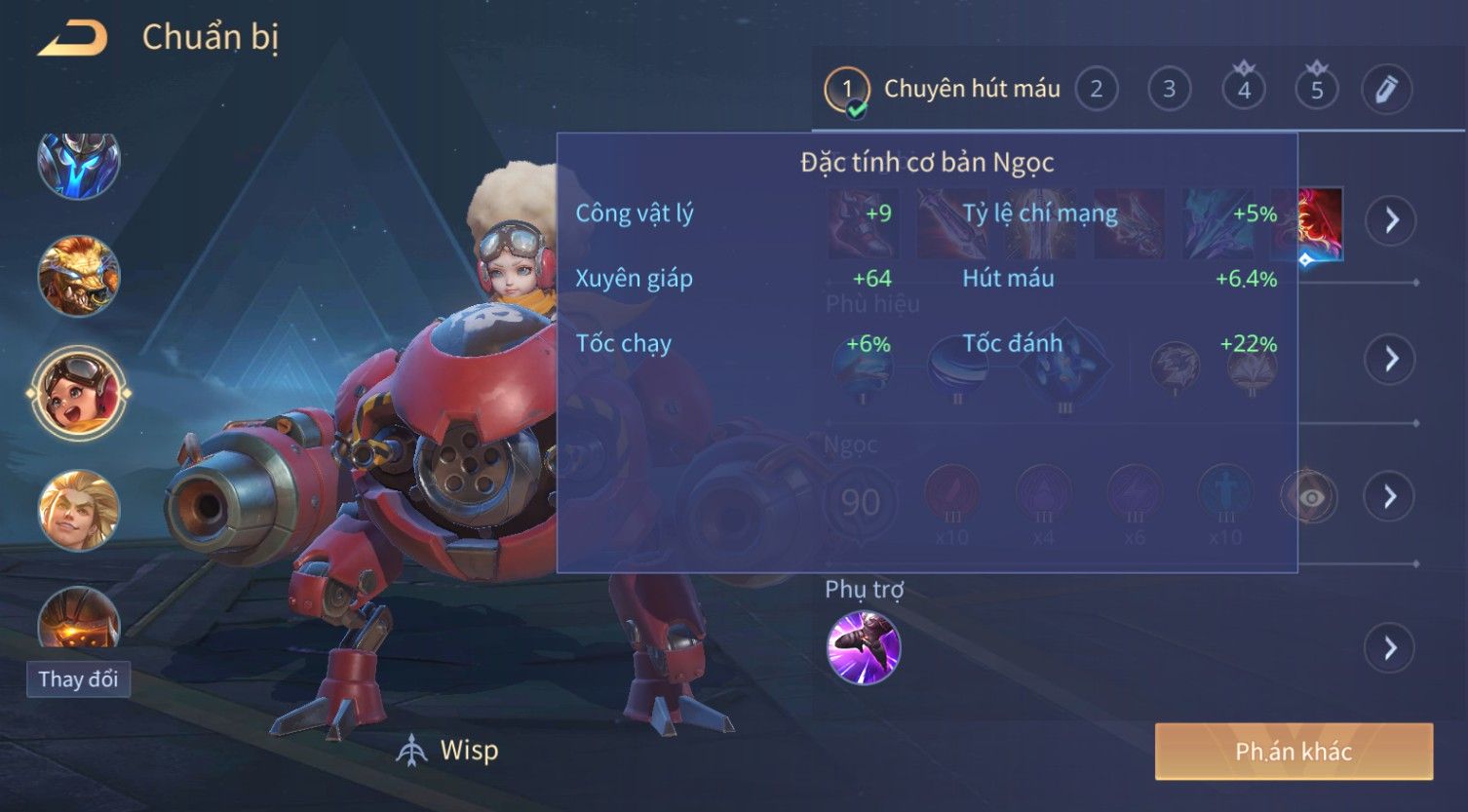Choose the blue armored hero portrait
The width and height of the screenshot is (1468, 812).
click(x=78, y=164)
